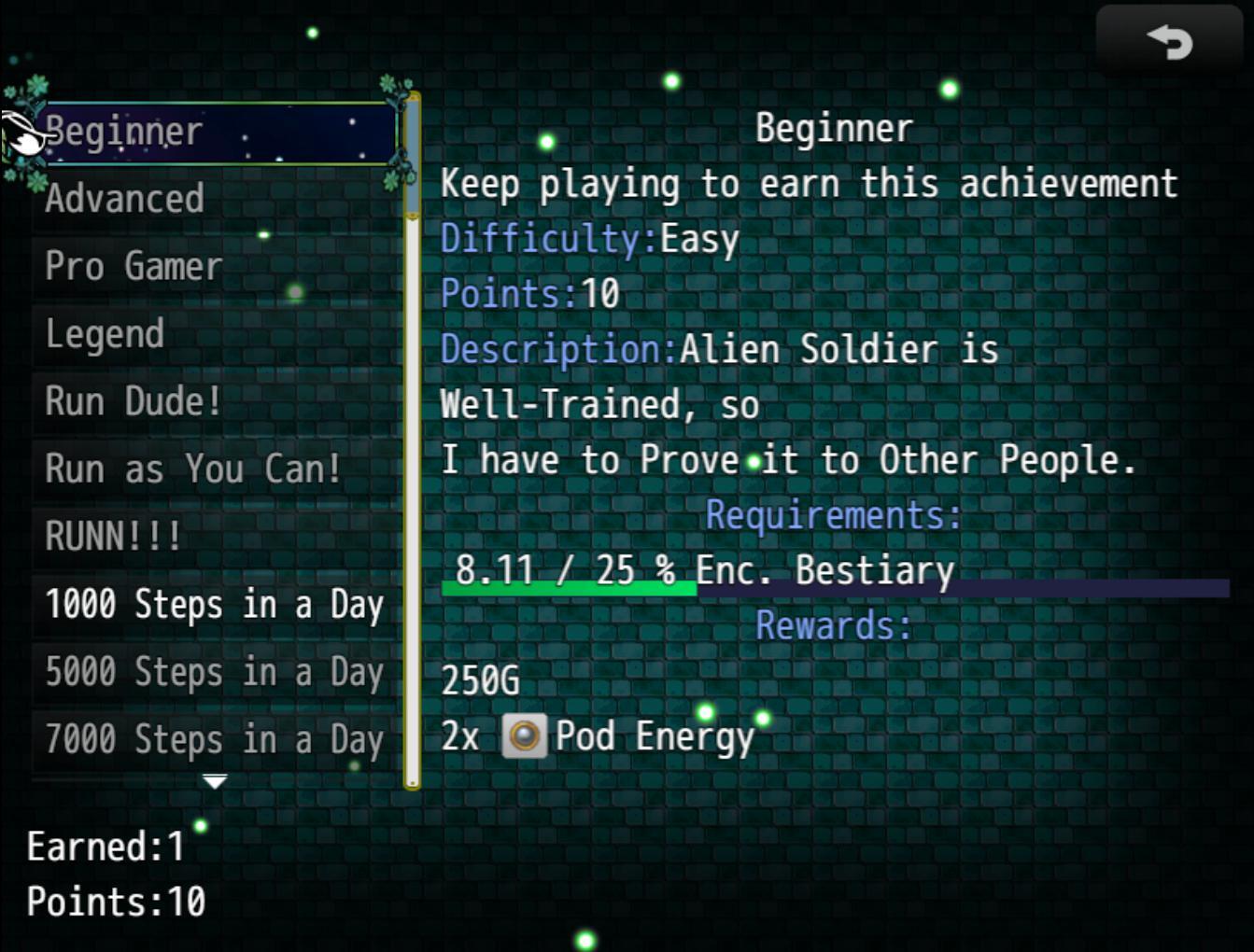Choose the Advanced achievement entry
Viewport: 1254px width, 952px height.
[217, 199]
